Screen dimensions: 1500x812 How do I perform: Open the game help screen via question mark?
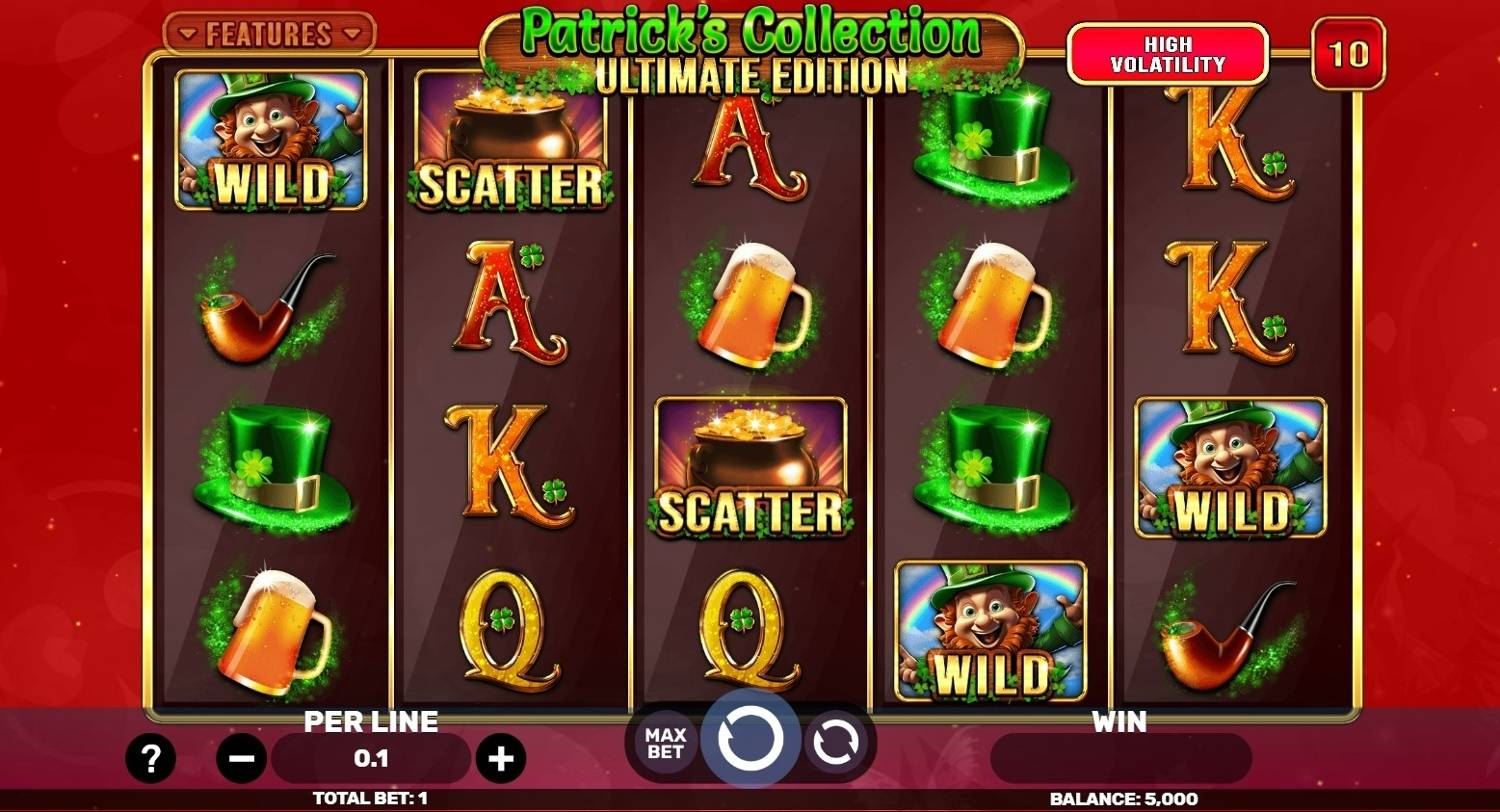[152, 758]
